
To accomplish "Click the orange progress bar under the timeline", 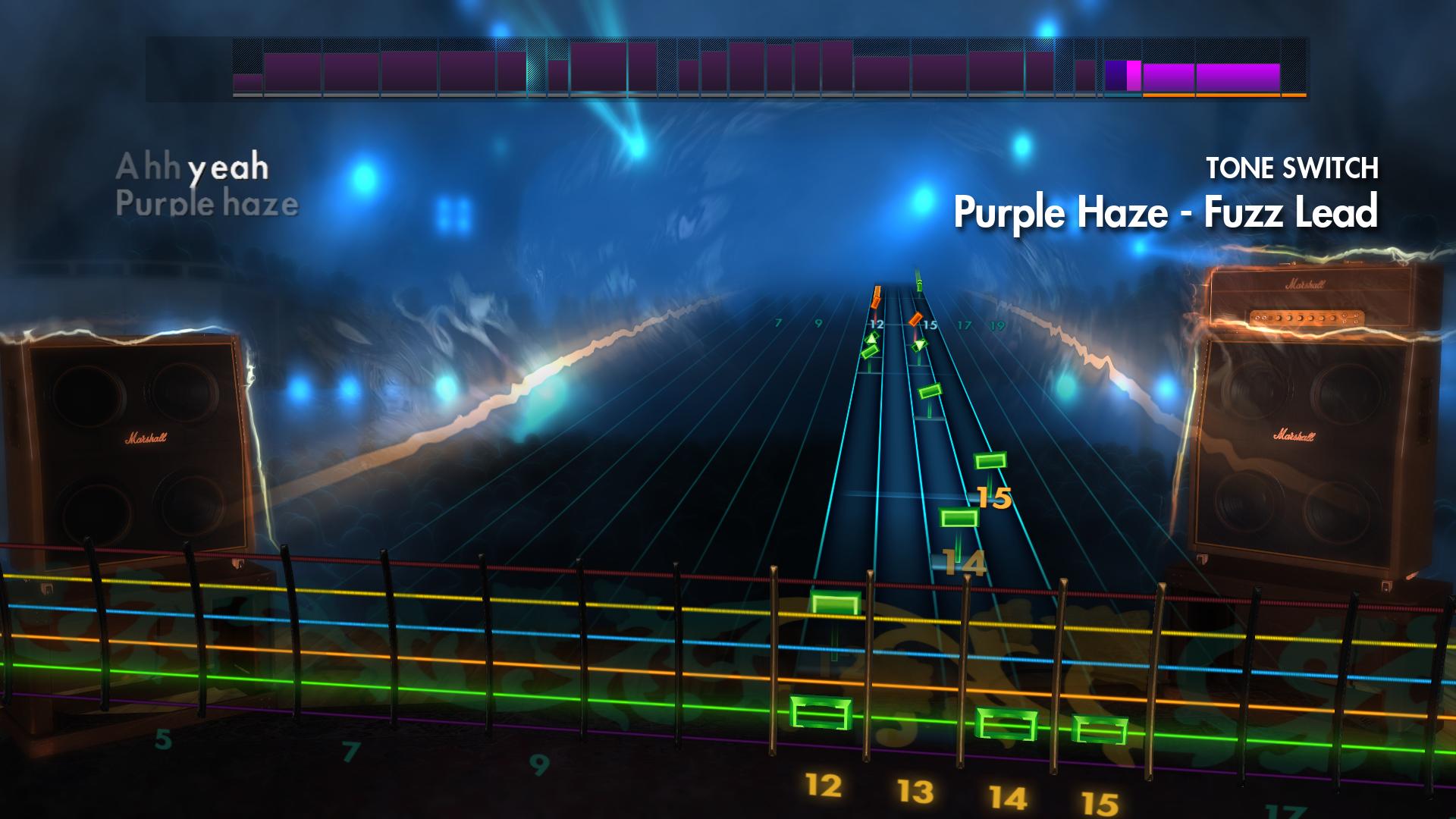I will click(x=1221, y=96).
